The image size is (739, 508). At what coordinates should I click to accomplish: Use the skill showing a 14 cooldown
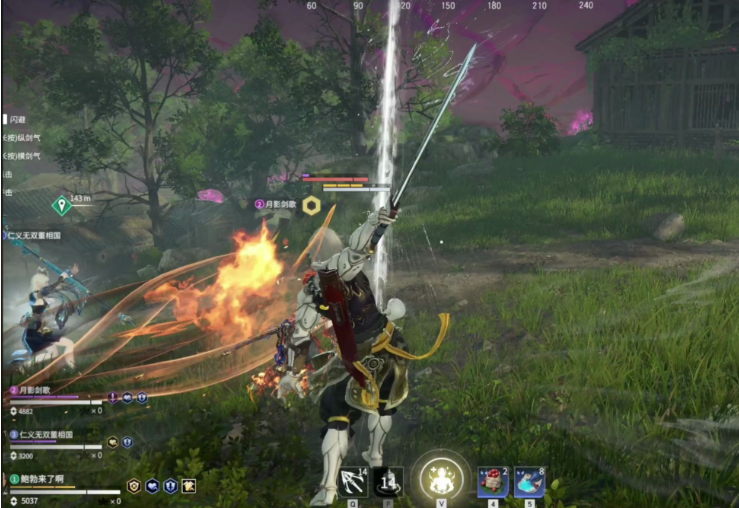(388, 482)
